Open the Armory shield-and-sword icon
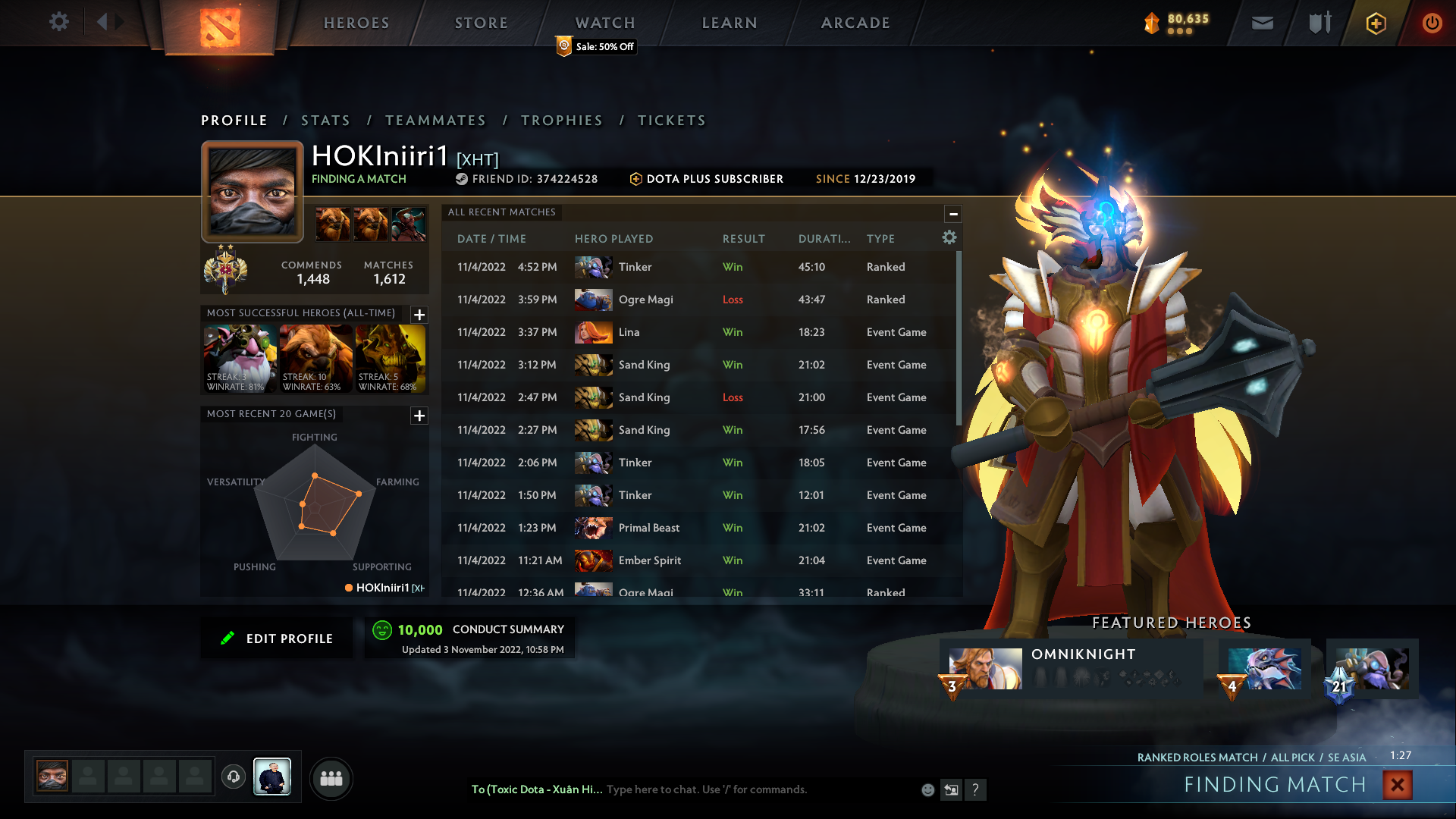The height and width of the screenshot is (819, 1456). coord(1318,23)
